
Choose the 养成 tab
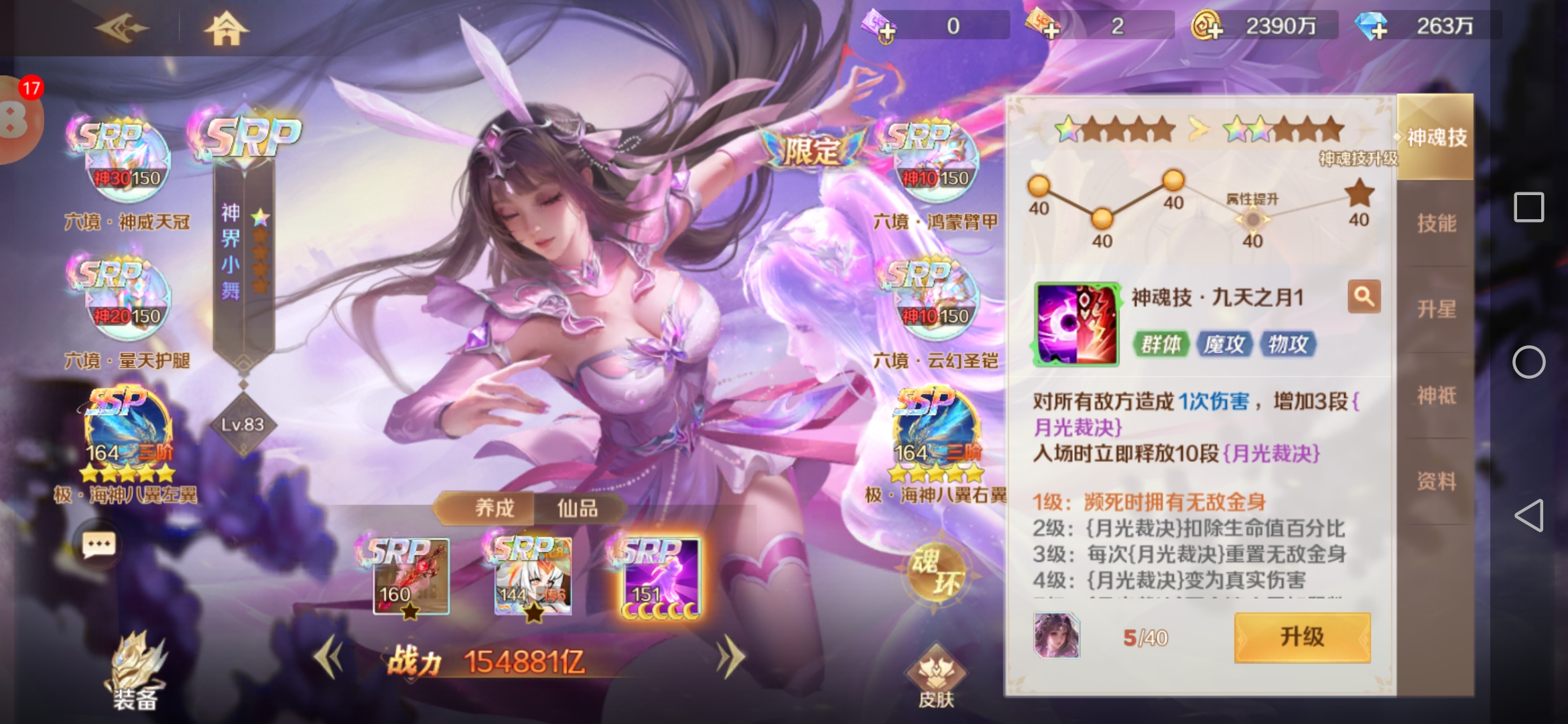coord(495,508)
